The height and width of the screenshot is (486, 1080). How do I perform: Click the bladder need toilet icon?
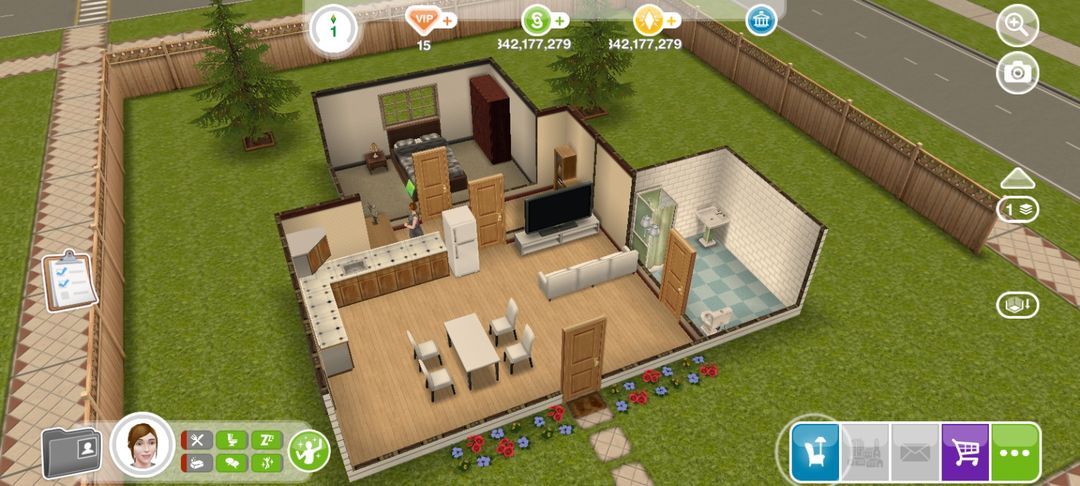pos(233,440)
